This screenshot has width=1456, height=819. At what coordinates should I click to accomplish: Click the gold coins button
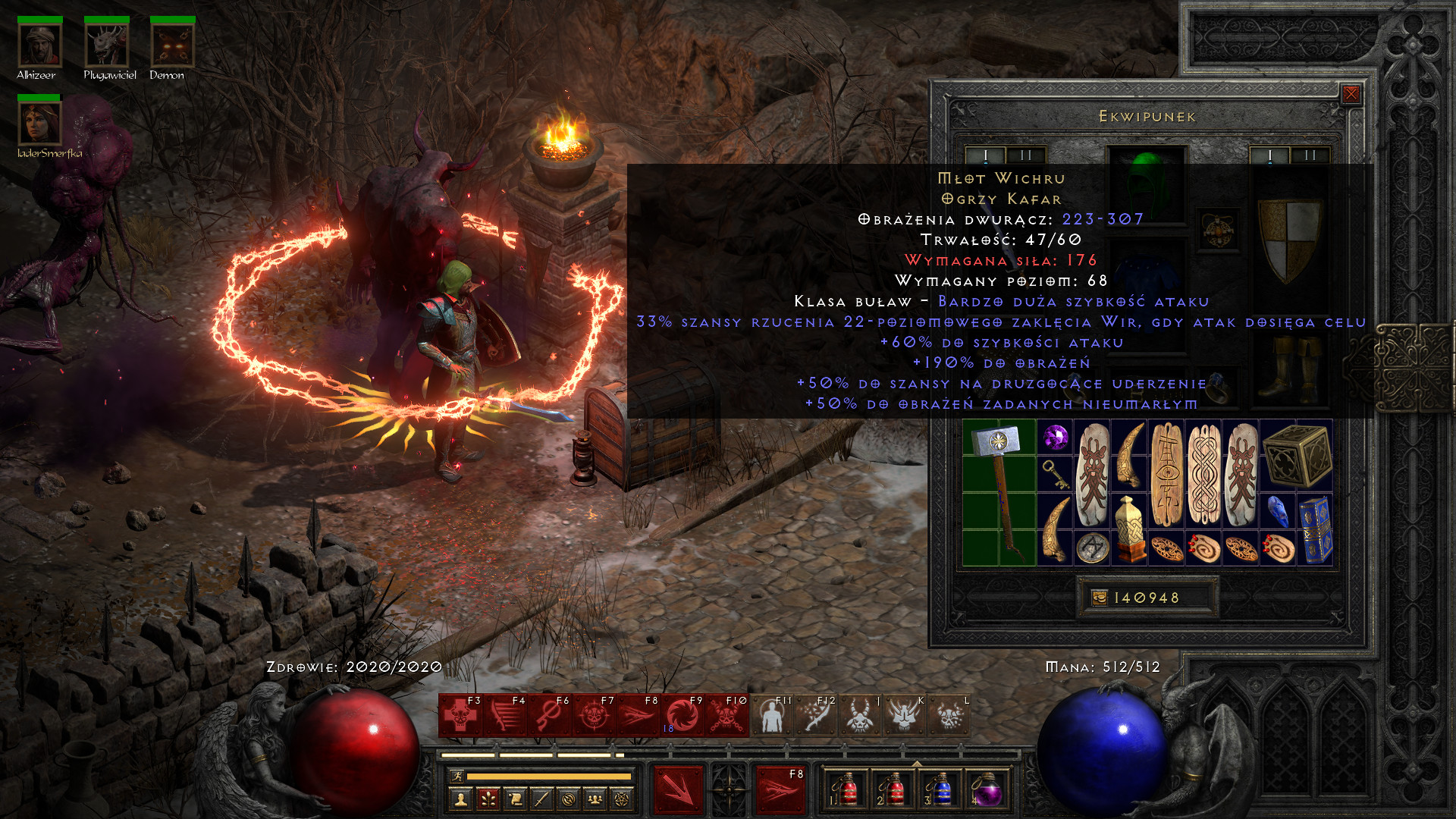pos(1099,598)
